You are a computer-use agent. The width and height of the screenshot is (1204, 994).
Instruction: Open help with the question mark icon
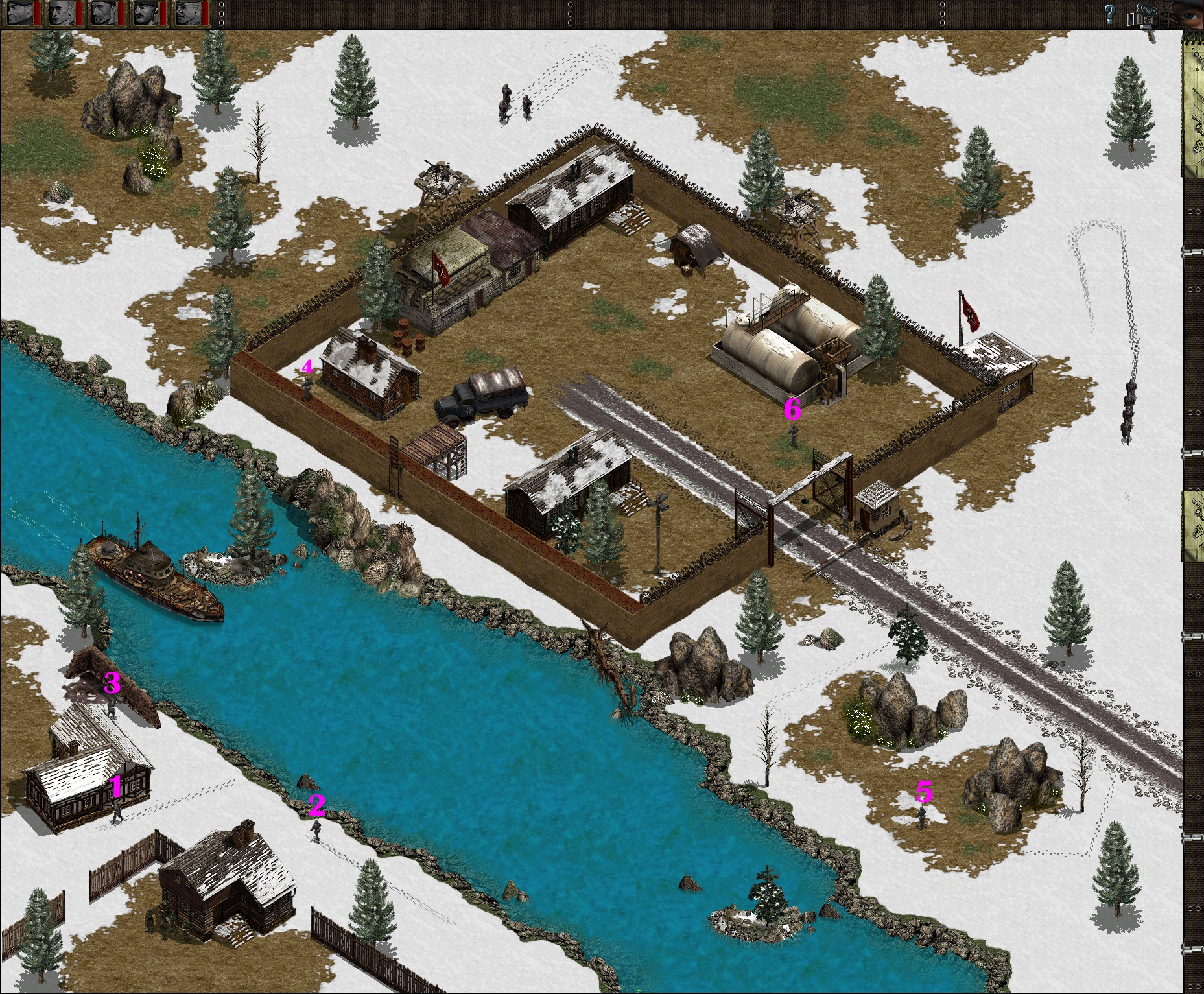1109,14
